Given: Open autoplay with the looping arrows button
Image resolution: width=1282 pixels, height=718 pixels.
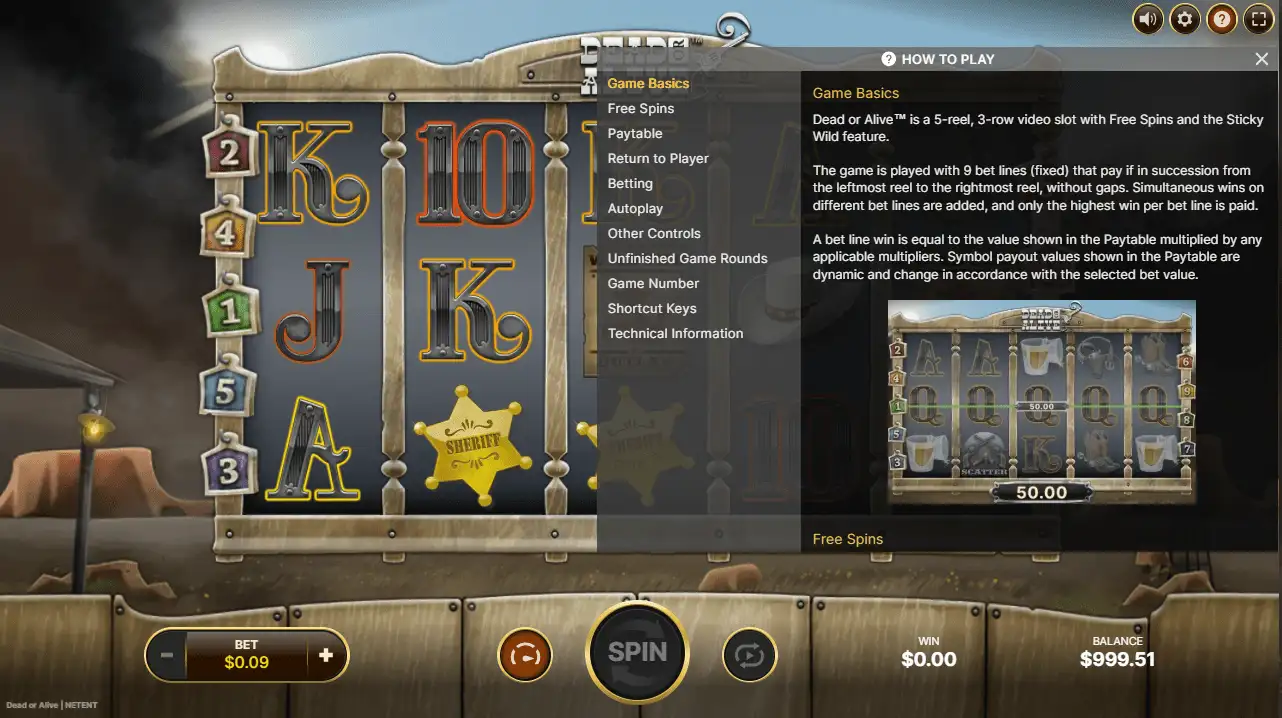Looking at the screenshot, I should [x=749, y=656].
